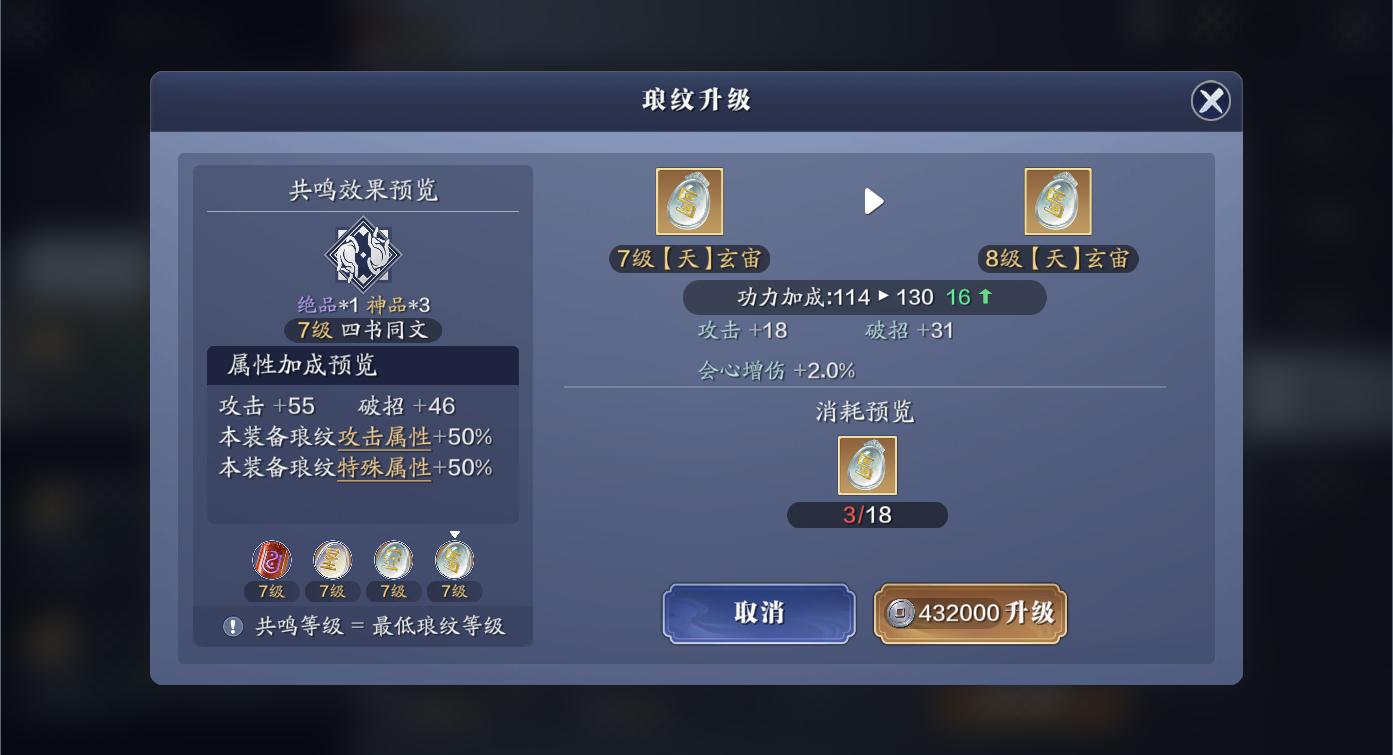Select the second silver langwen medal
The image size is (1393, 755).
(331, 559)
